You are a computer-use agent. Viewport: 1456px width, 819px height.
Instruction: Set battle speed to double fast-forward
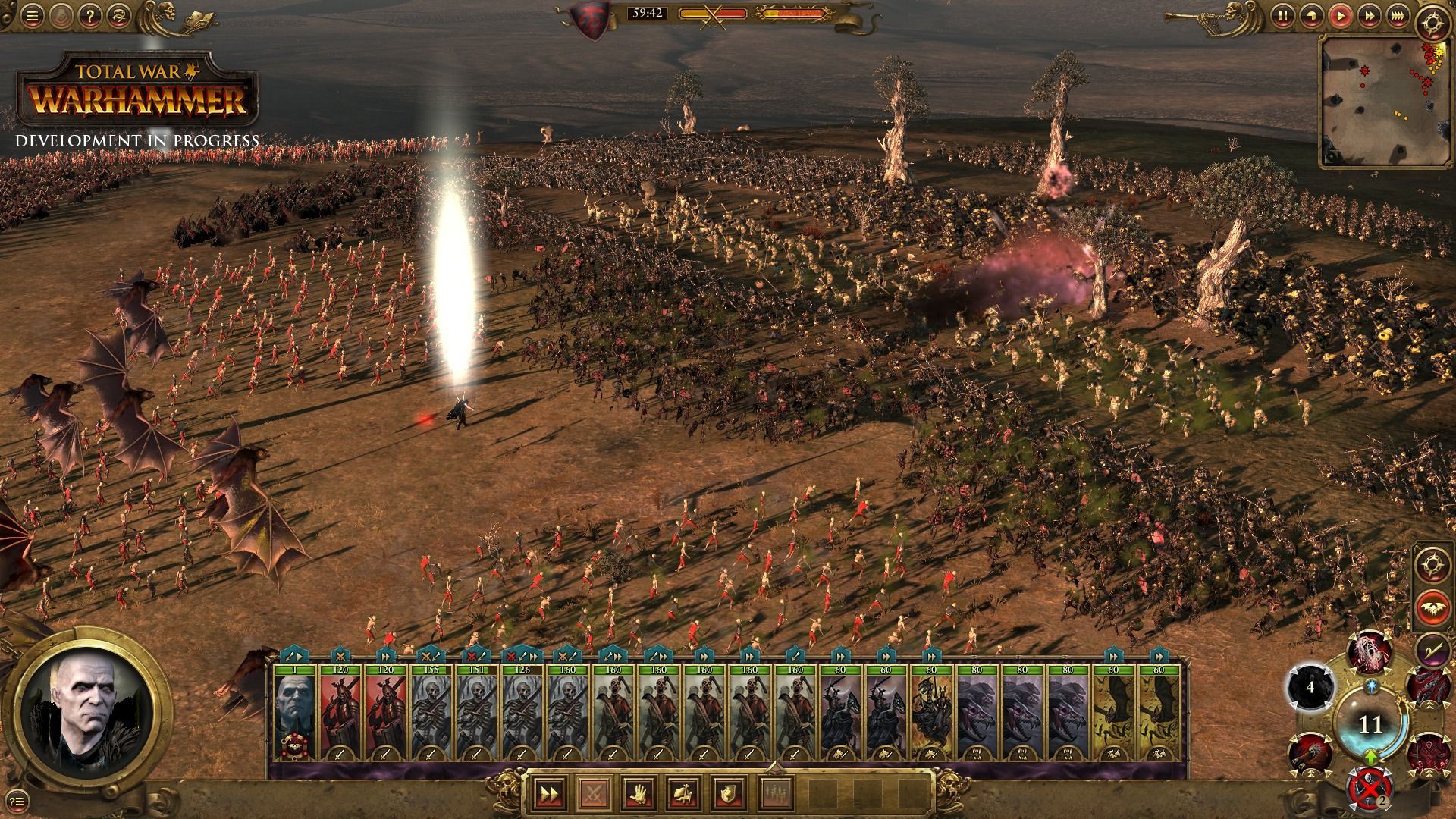point(1370,15)
